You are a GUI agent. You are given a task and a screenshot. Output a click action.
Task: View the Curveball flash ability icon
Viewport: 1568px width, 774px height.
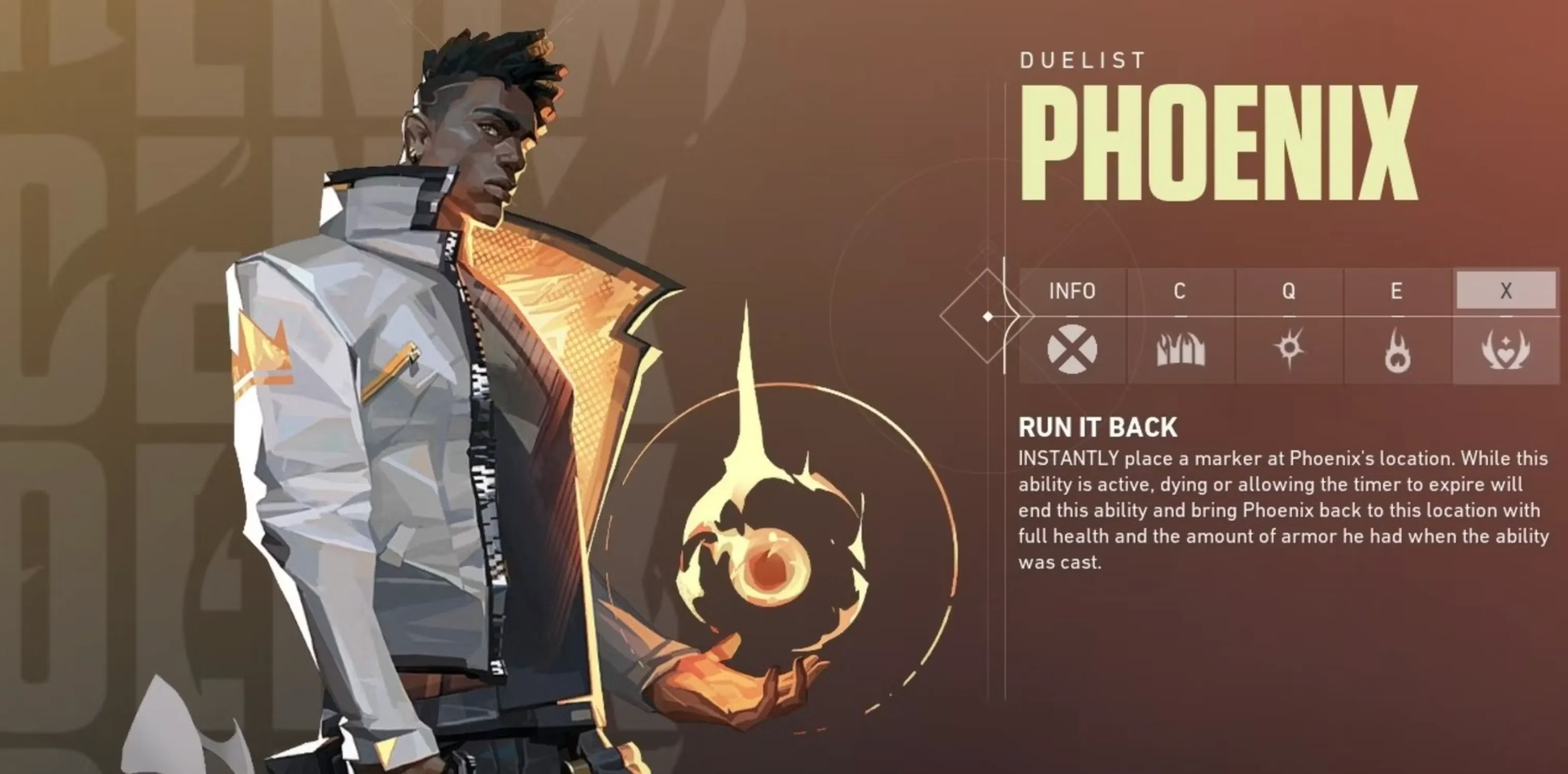(1289, 348)
